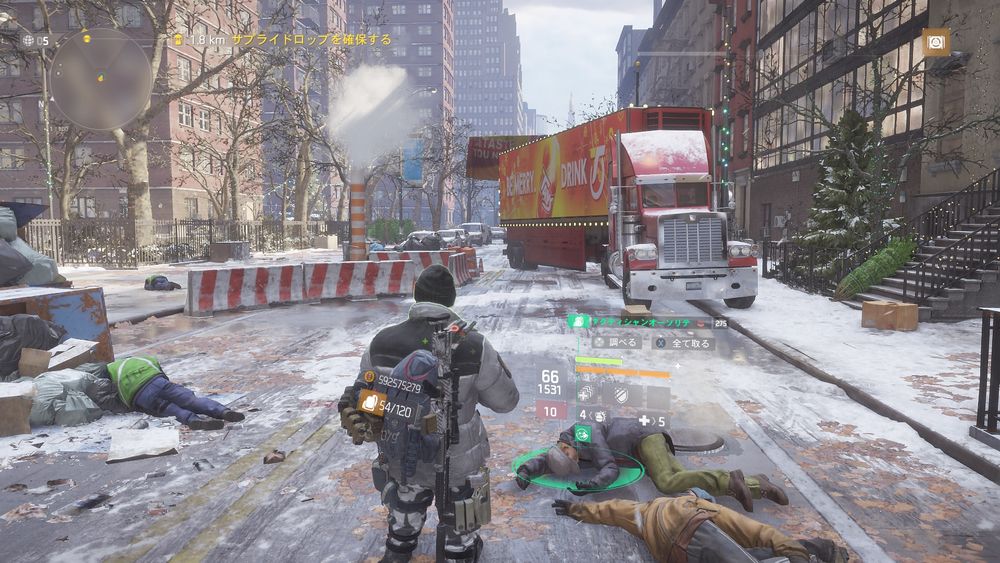Click the globe icon beside the minimap
This screenshot has height=563, width=1000.
(28, 40)
